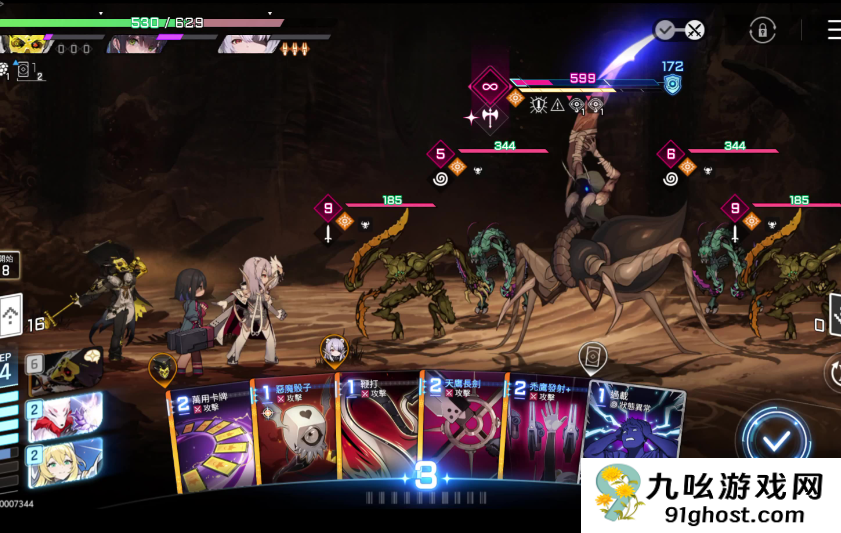841x533 pixels.
Task: Confirm end turn with checkmark button
Action: (x=777, y=440)
